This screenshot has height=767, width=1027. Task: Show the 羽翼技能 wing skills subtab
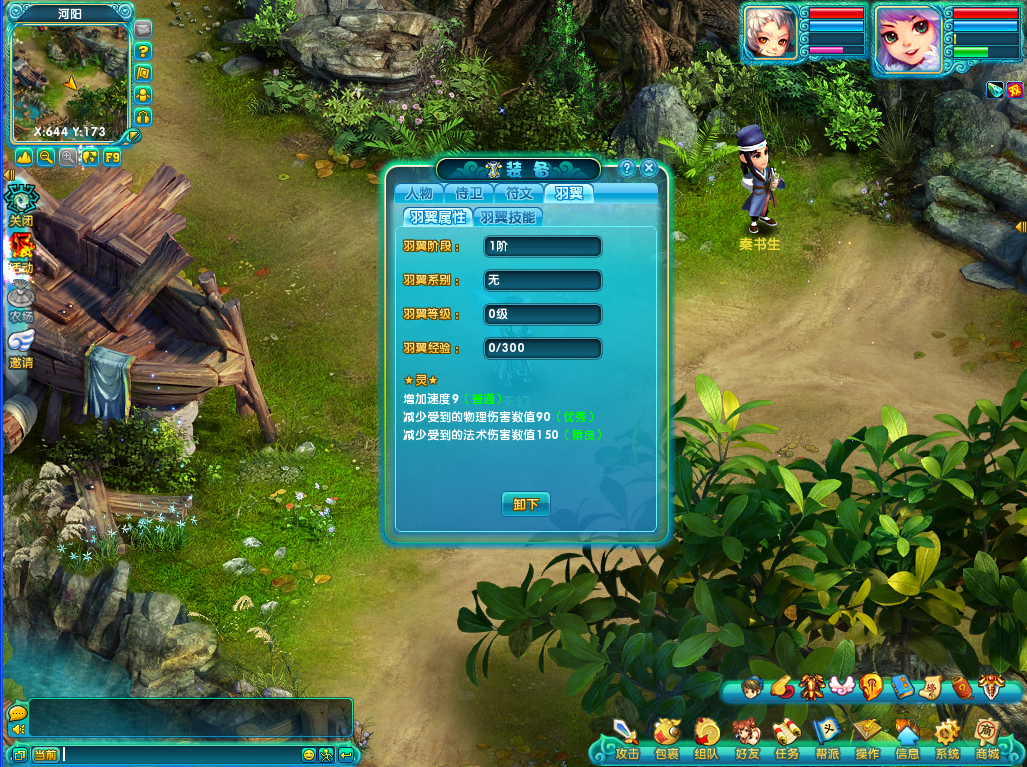(x=508, y=217)
